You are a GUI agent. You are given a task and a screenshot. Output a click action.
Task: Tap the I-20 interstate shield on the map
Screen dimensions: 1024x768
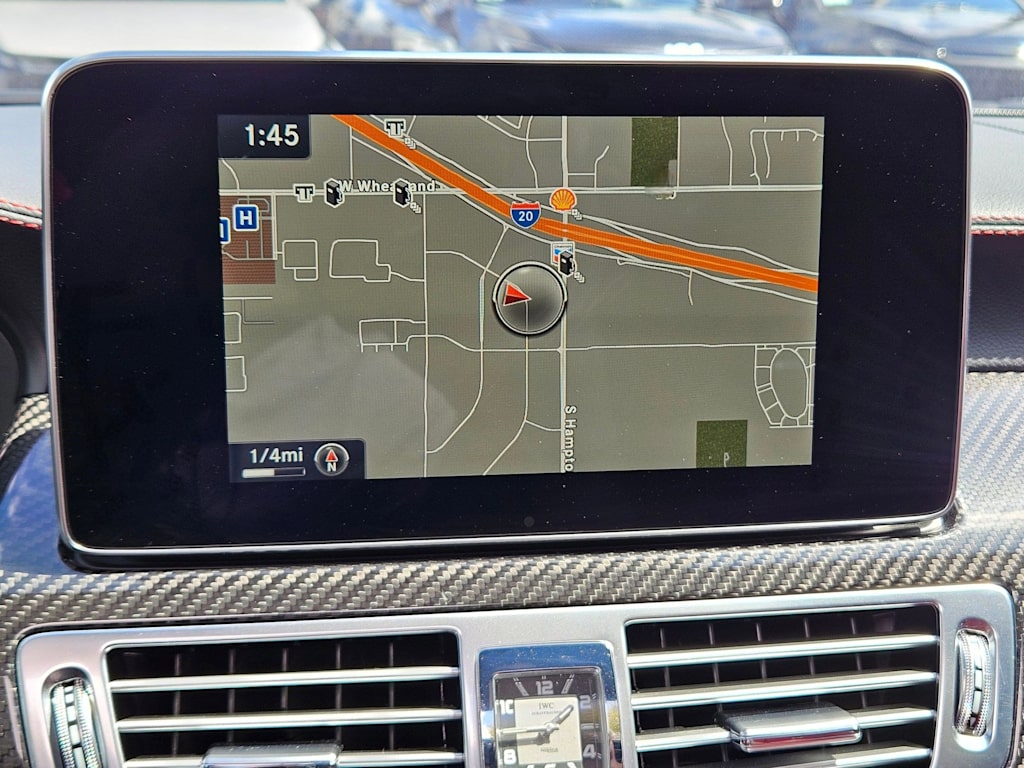525,213
